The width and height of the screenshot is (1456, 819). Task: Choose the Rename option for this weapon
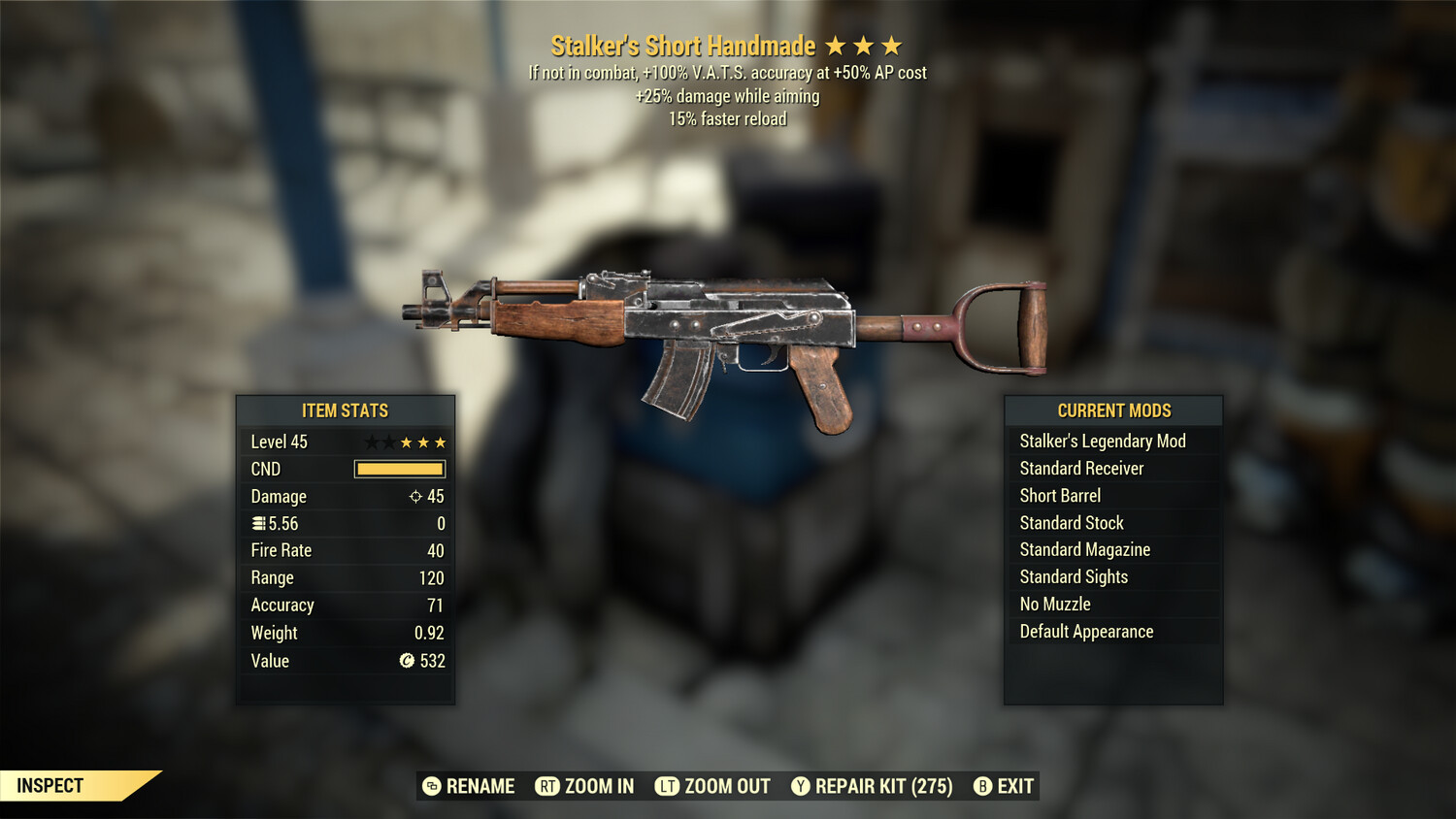[469, 786]
